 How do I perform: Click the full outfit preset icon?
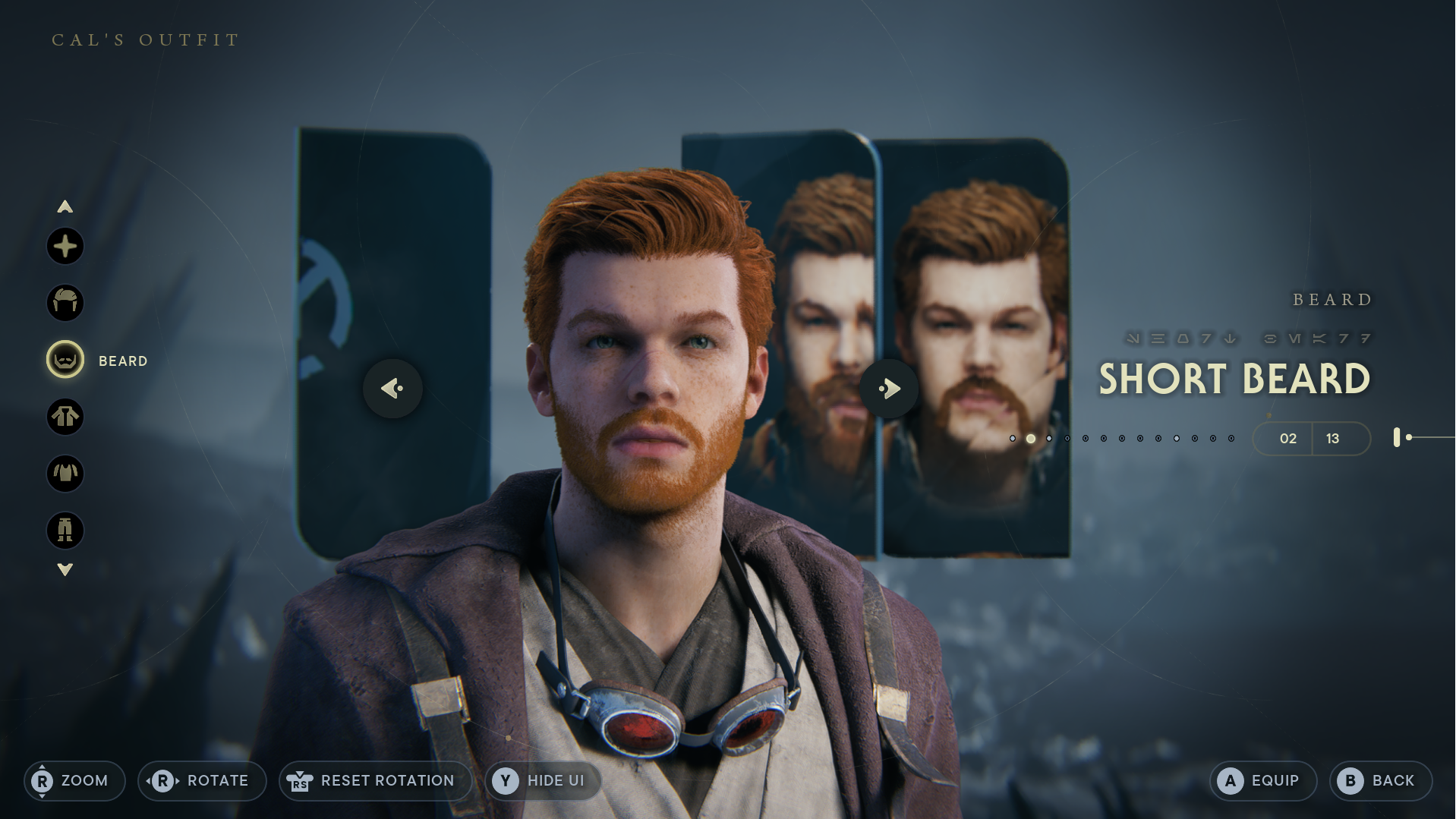(65, 246)
